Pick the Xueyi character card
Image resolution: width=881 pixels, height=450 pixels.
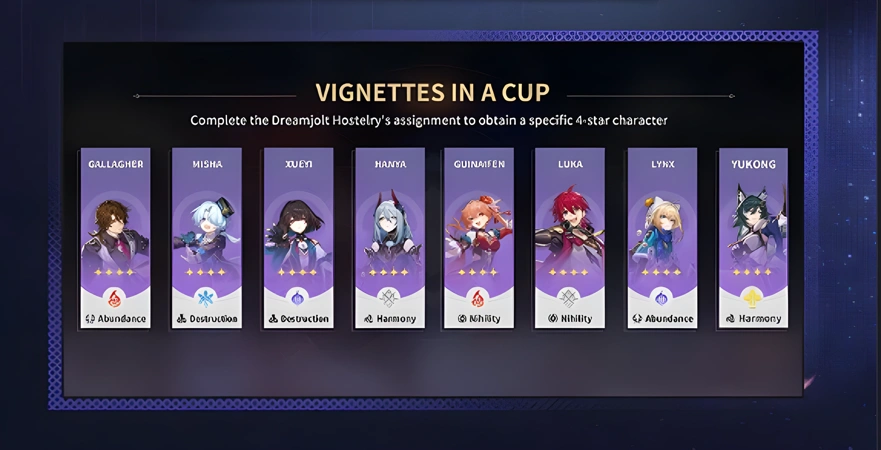click(x=298, y=238)
